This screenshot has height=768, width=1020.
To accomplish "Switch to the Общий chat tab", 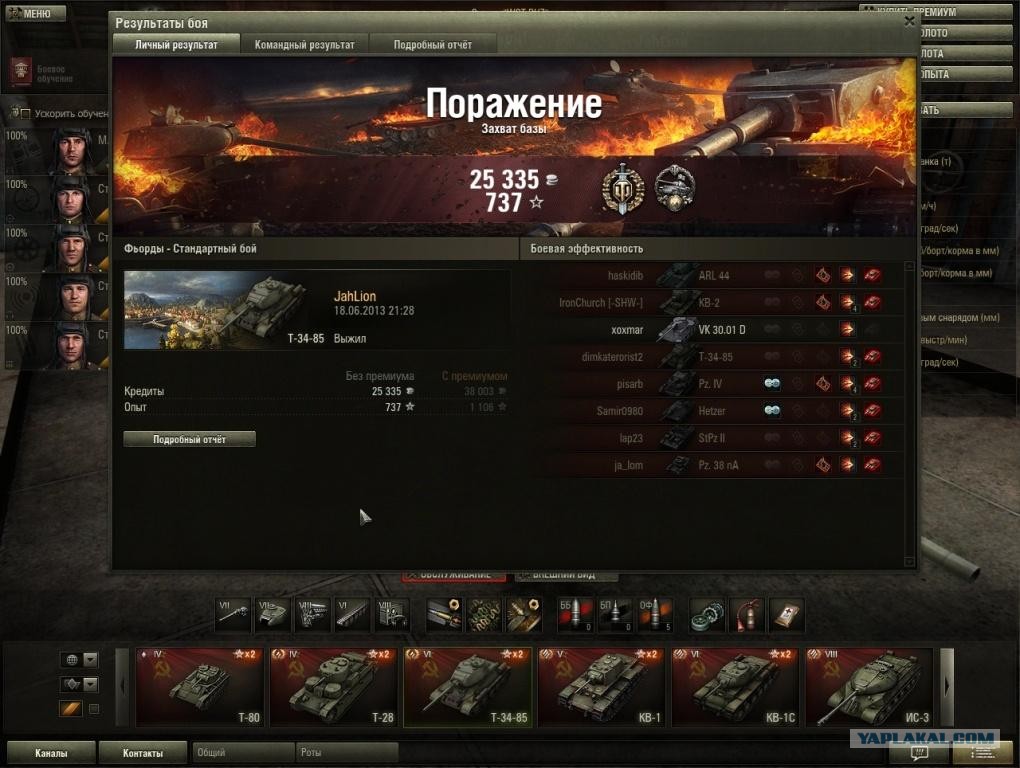I will 242,752.
